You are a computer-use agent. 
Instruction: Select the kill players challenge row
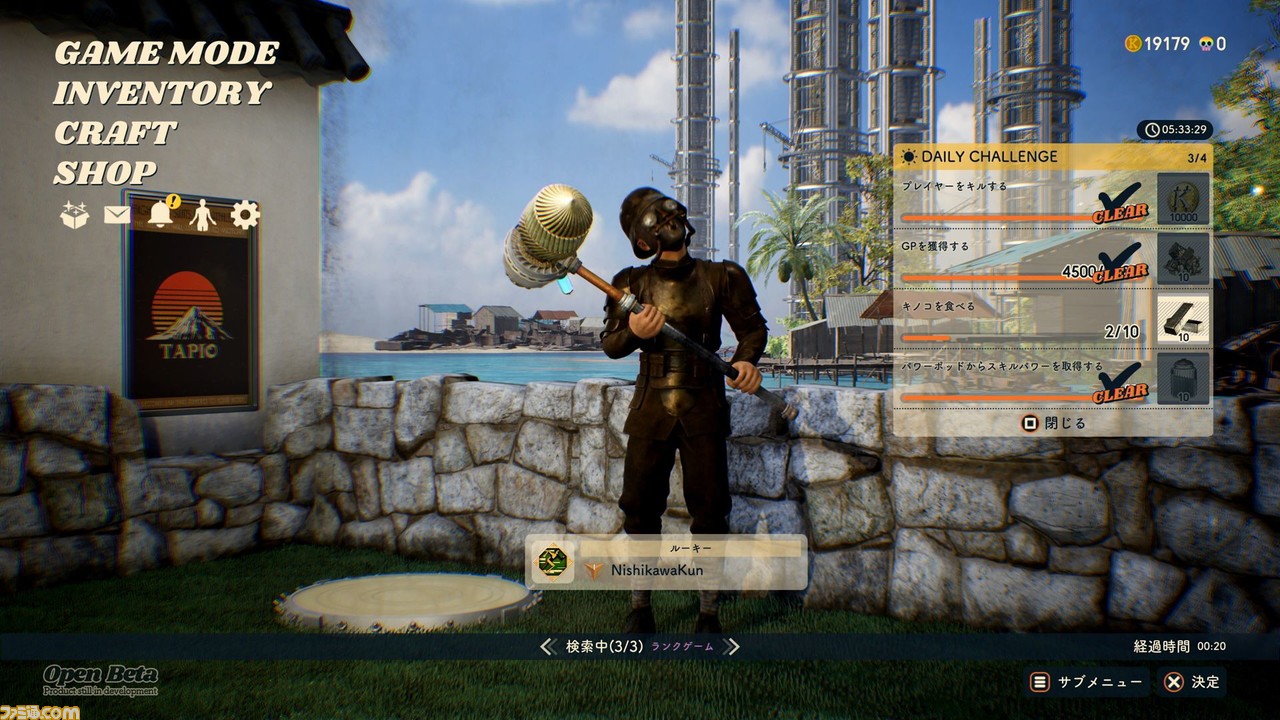tap(1025, 200)
